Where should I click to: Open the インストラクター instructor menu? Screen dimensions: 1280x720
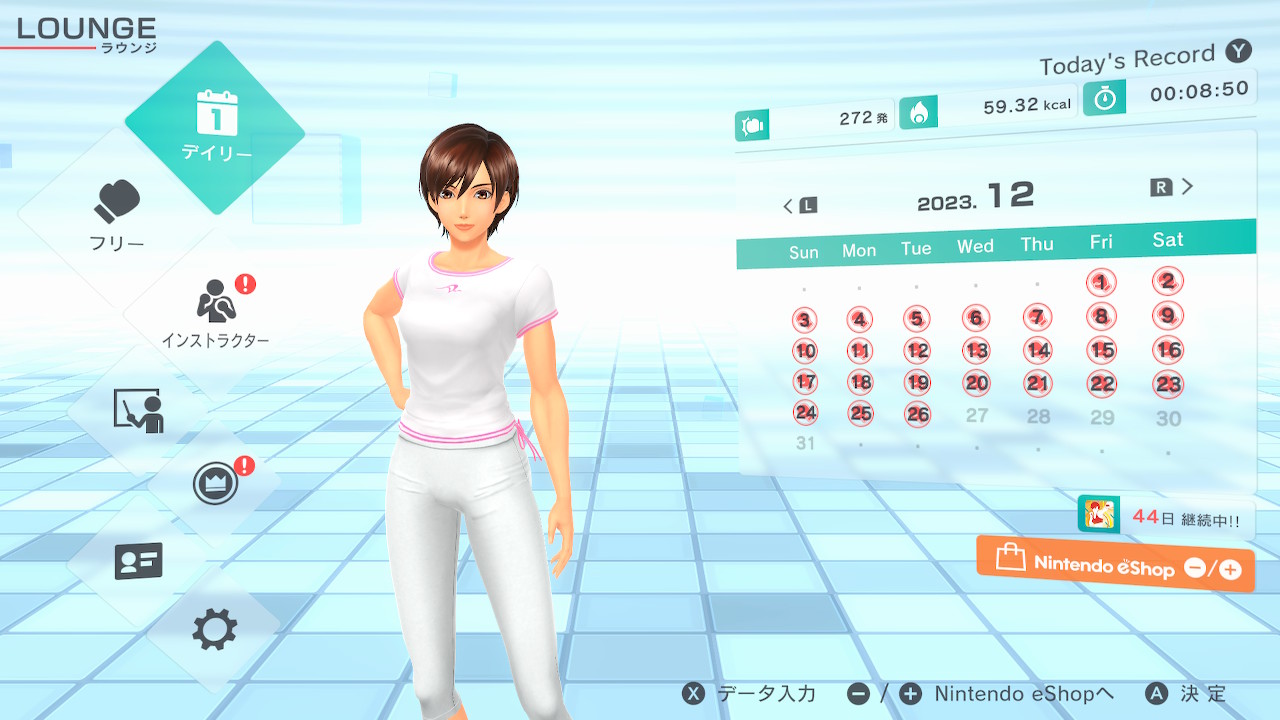pyautogui.click(x=215, y=312)
